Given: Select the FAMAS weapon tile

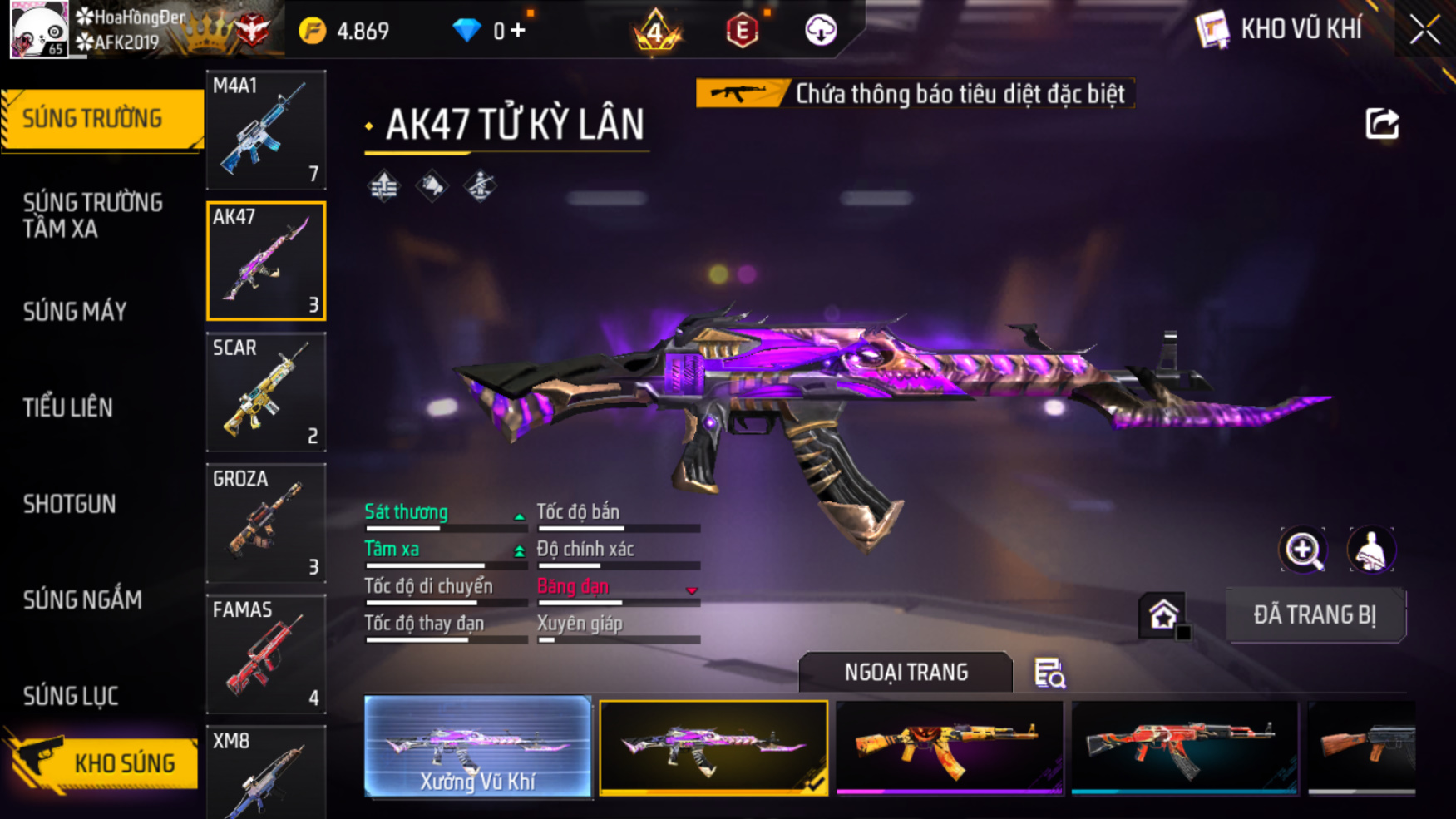Looking at the screenshot, I should click(x=266, y=654).
